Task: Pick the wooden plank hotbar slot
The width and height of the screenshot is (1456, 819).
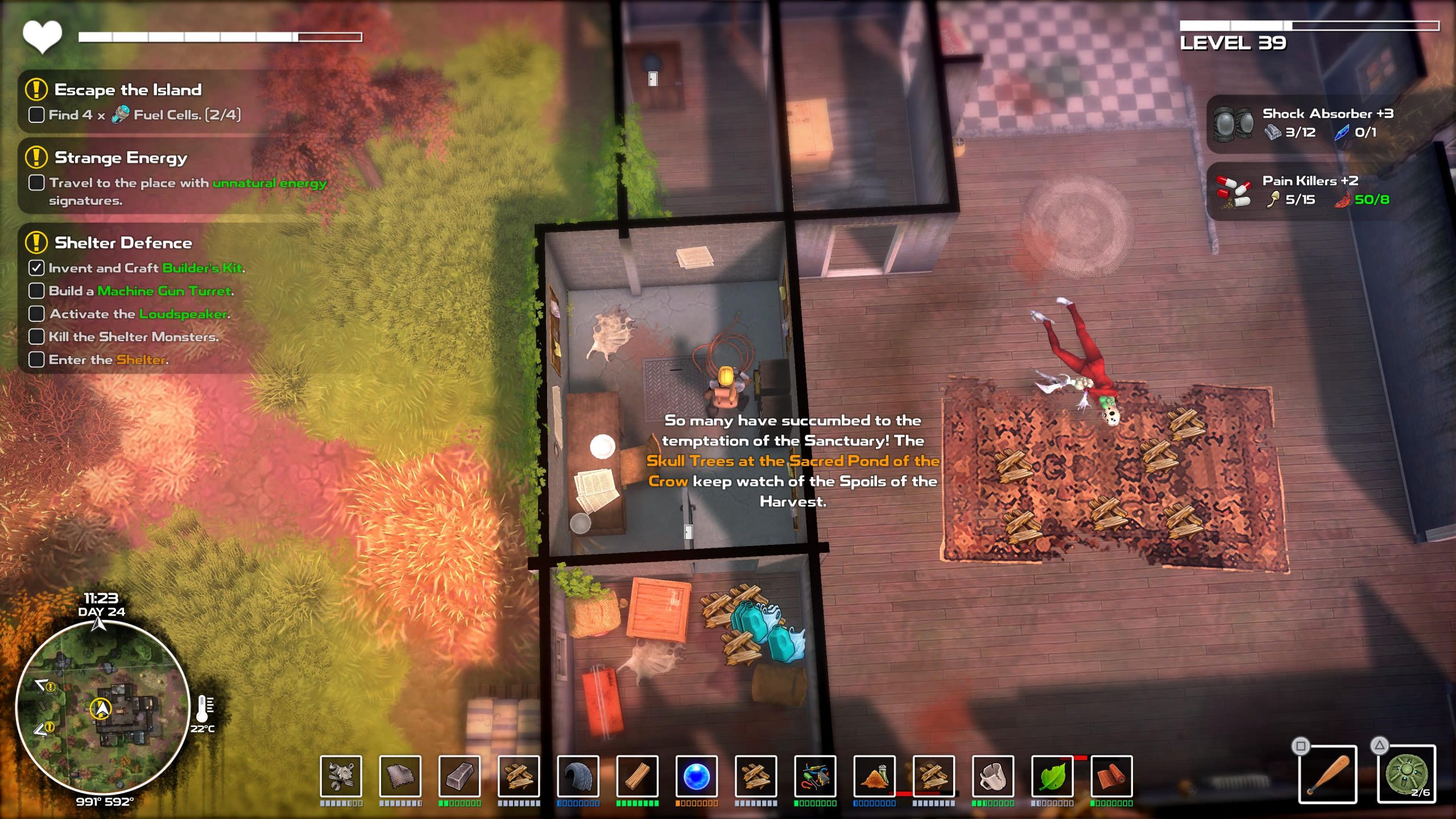Action: tap(638, 776)
